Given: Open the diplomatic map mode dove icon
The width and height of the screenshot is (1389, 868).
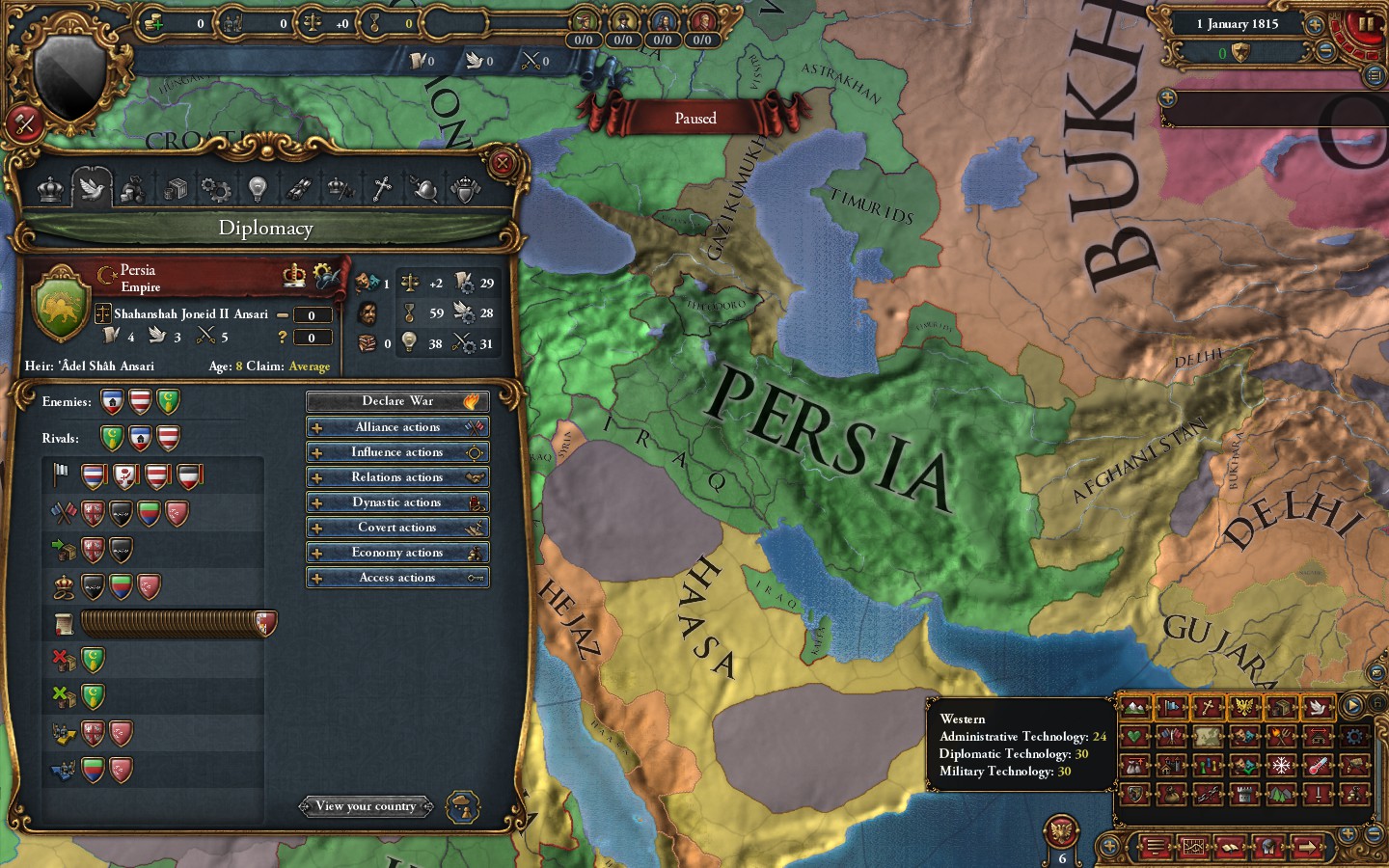Looking at the screenshot, I should [1318, 708].
